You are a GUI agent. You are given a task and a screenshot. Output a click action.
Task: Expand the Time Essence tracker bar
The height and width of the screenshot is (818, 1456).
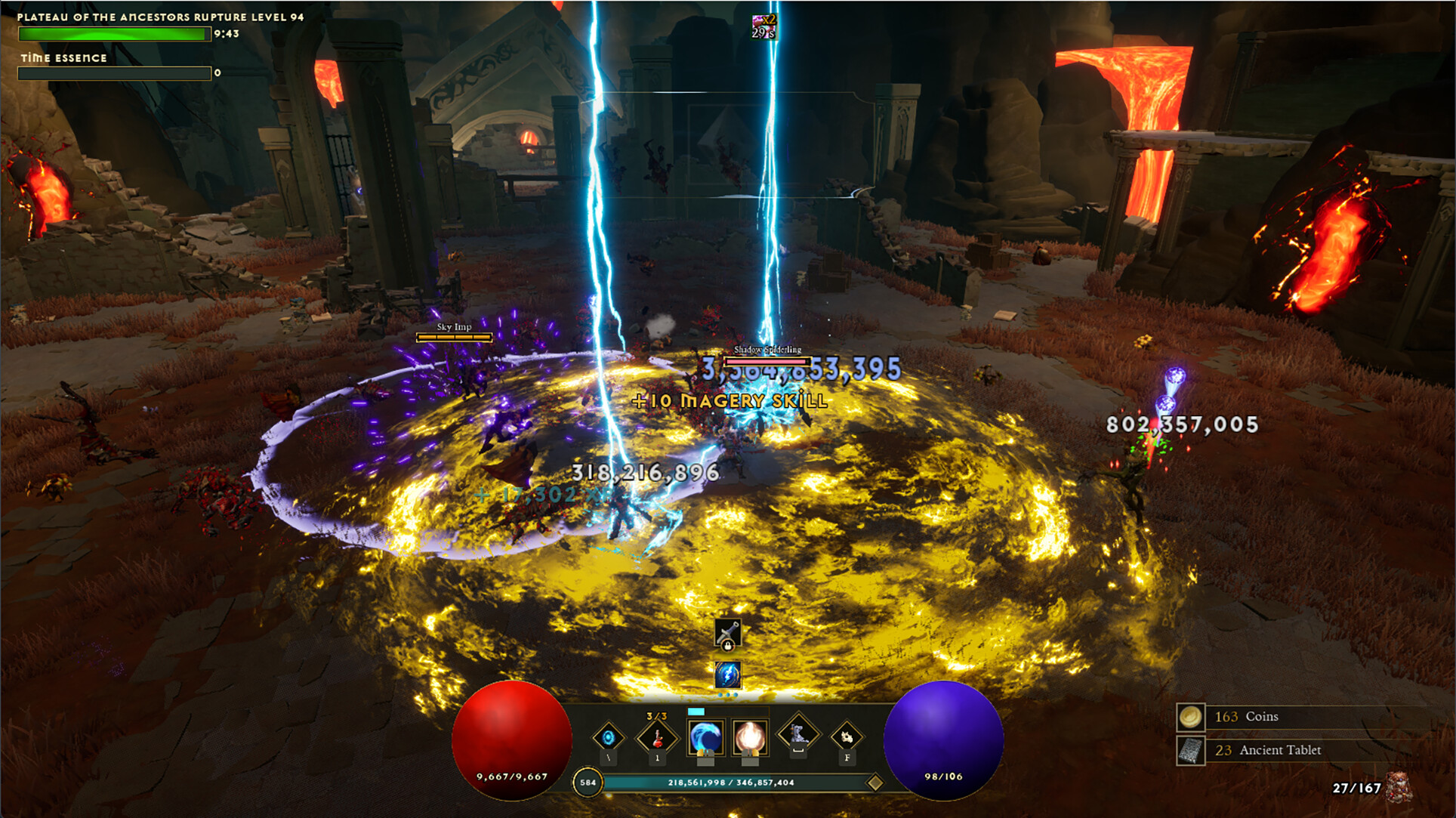(115, 73)
